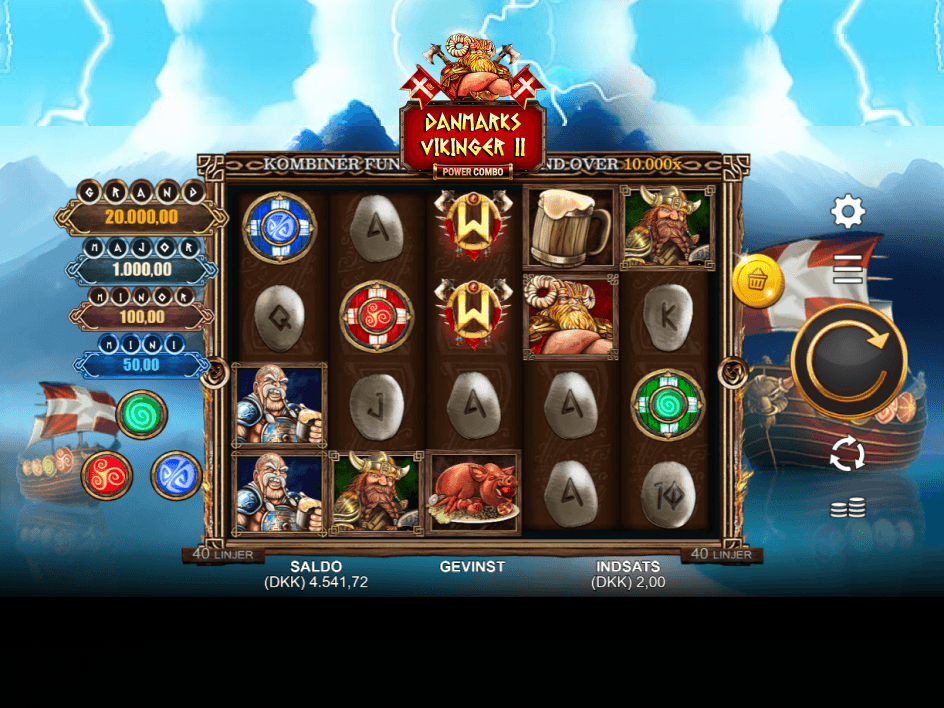Image resolution: width=944 pixels, height=708 pixels.
Task: Select the red triskelion power combo orb
Action: [107, 475]
